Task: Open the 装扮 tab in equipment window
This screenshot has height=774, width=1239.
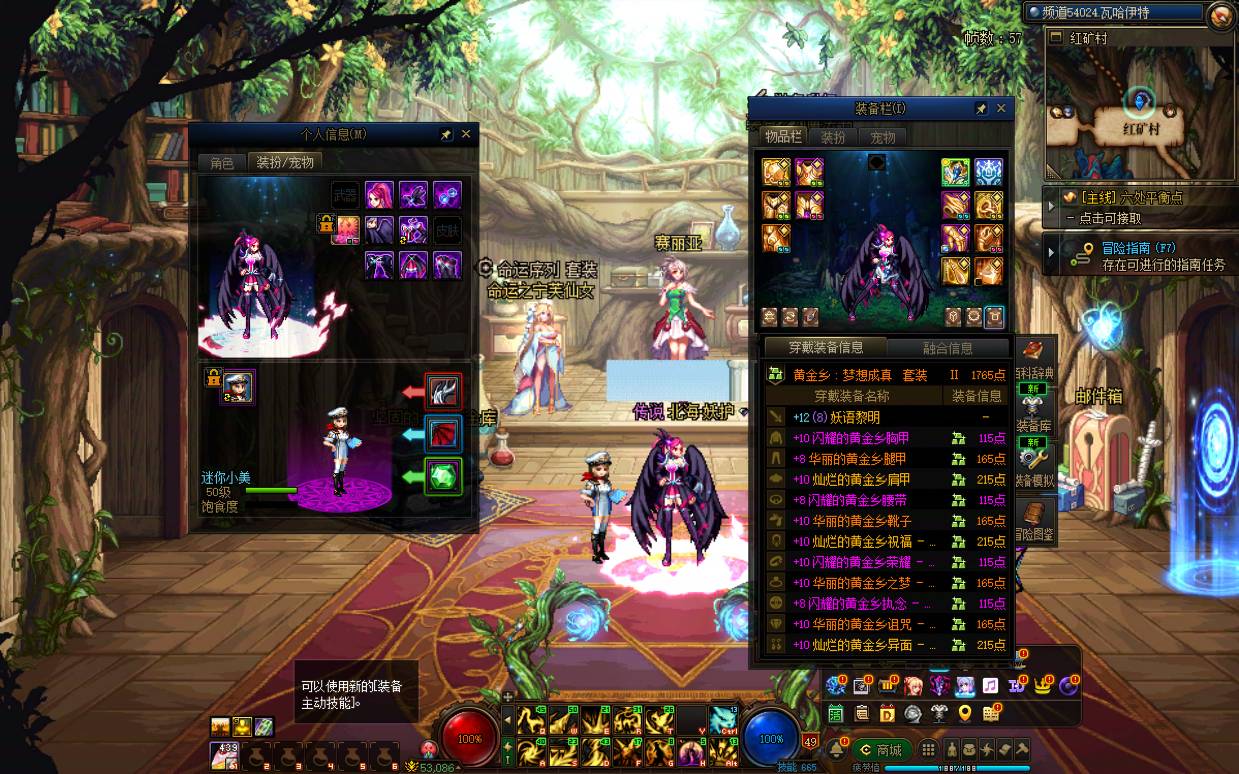Action: coord(833,137)
